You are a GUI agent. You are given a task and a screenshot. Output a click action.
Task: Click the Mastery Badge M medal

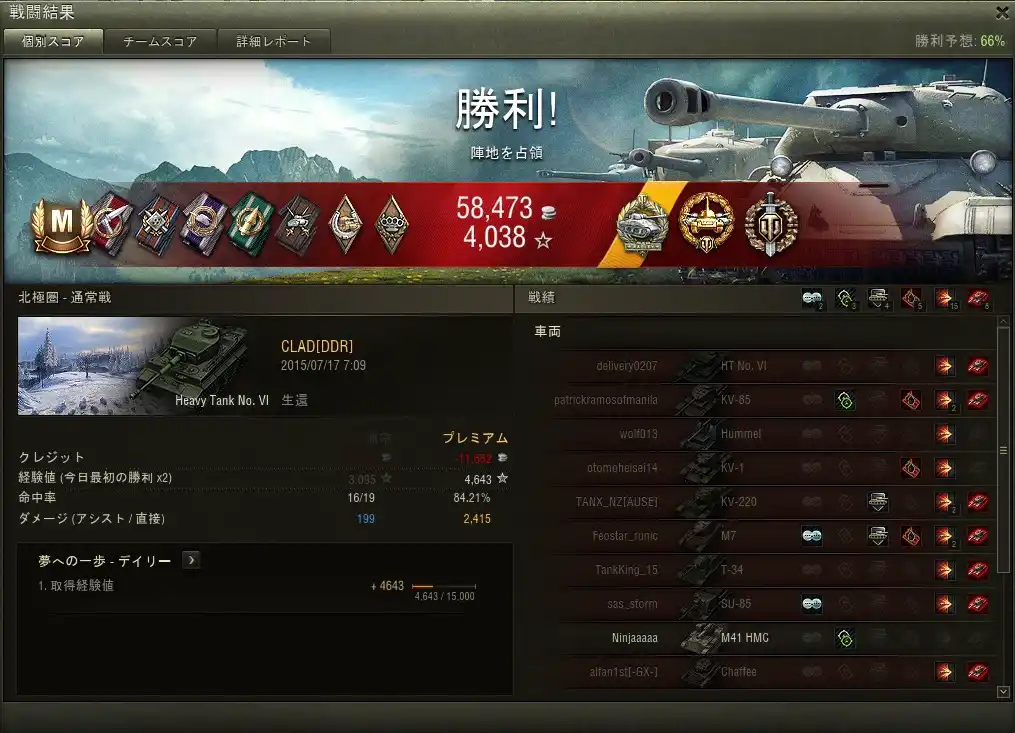(62, 224)
